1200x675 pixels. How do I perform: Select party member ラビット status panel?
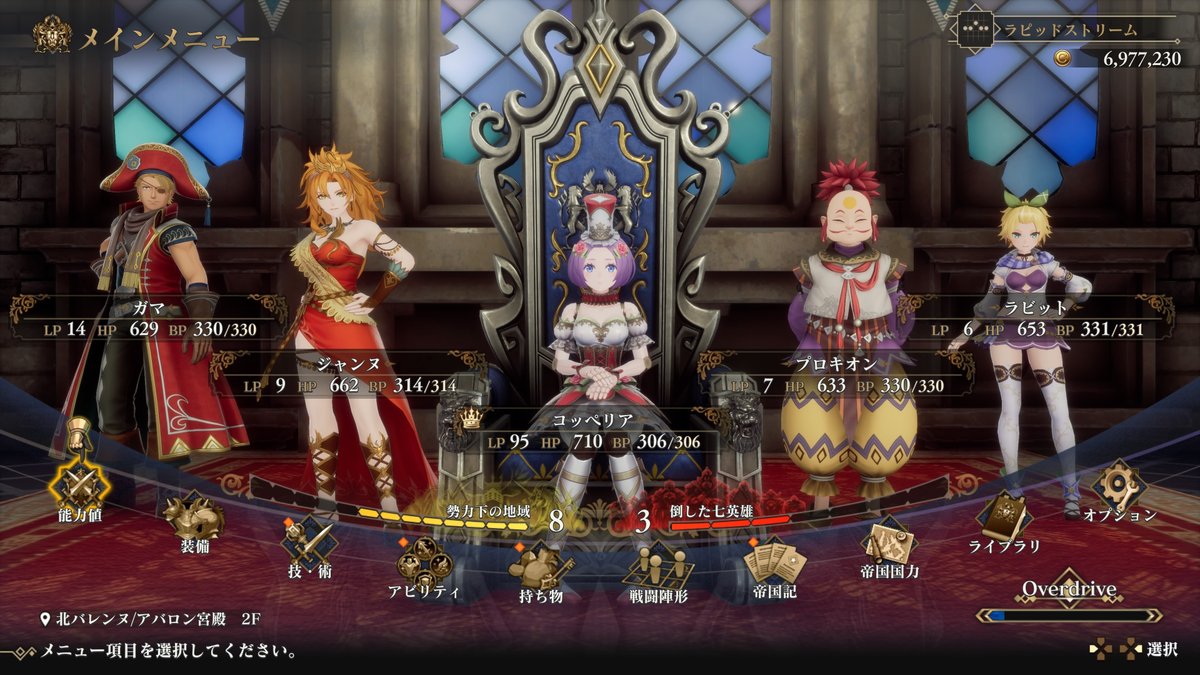tap(1048, 318)
